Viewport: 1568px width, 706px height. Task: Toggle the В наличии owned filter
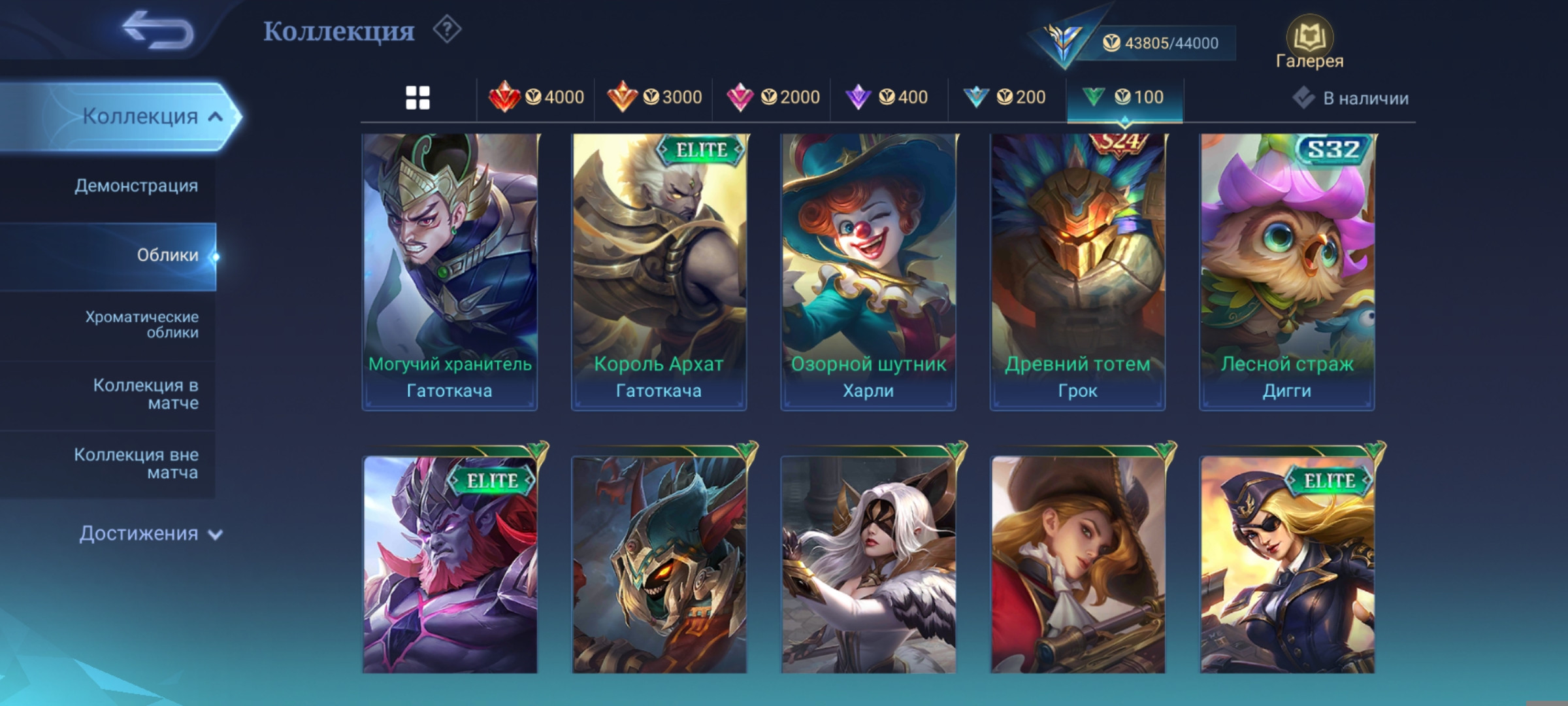pos(1352,98)
